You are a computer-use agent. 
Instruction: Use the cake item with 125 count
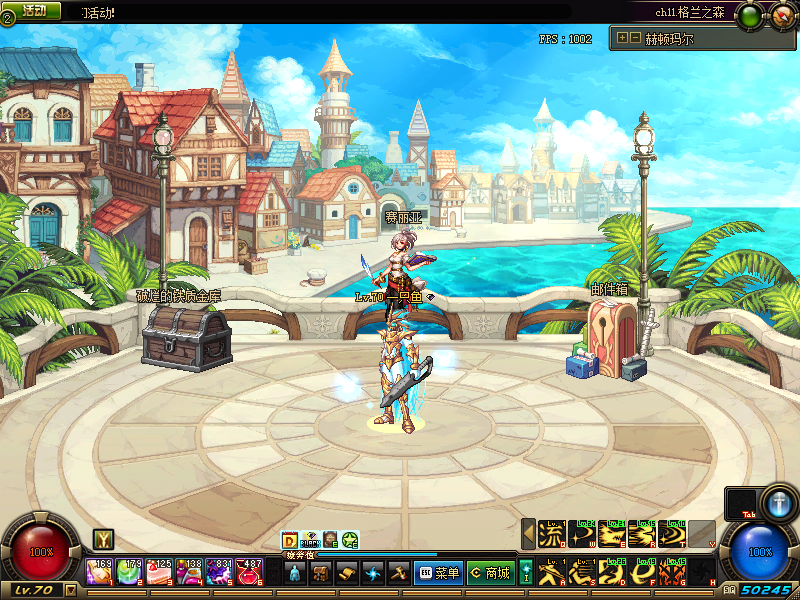pos(160,573)
